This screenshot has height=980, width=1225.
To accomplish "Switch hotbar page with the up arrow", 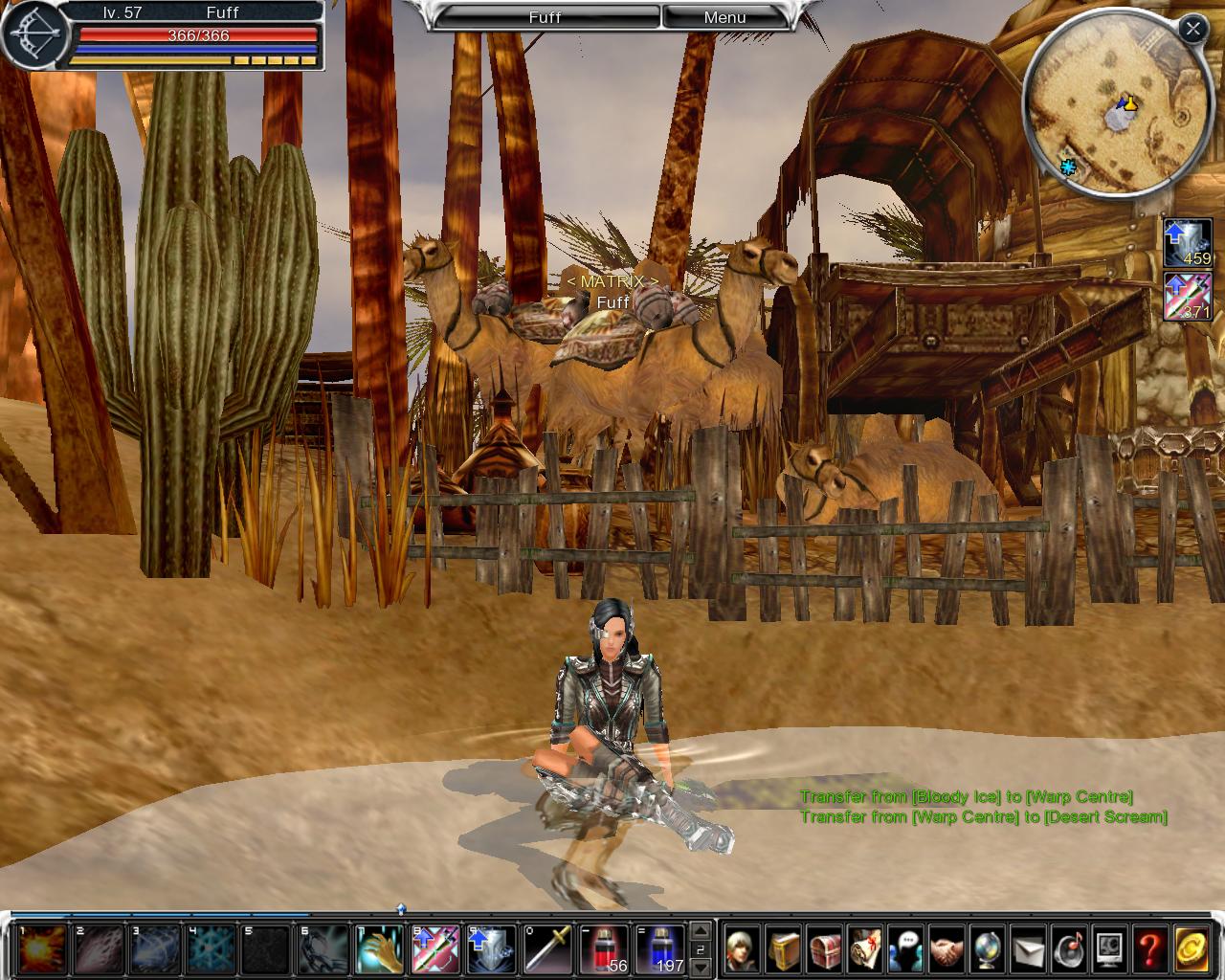I will click(x=702, y=929).
